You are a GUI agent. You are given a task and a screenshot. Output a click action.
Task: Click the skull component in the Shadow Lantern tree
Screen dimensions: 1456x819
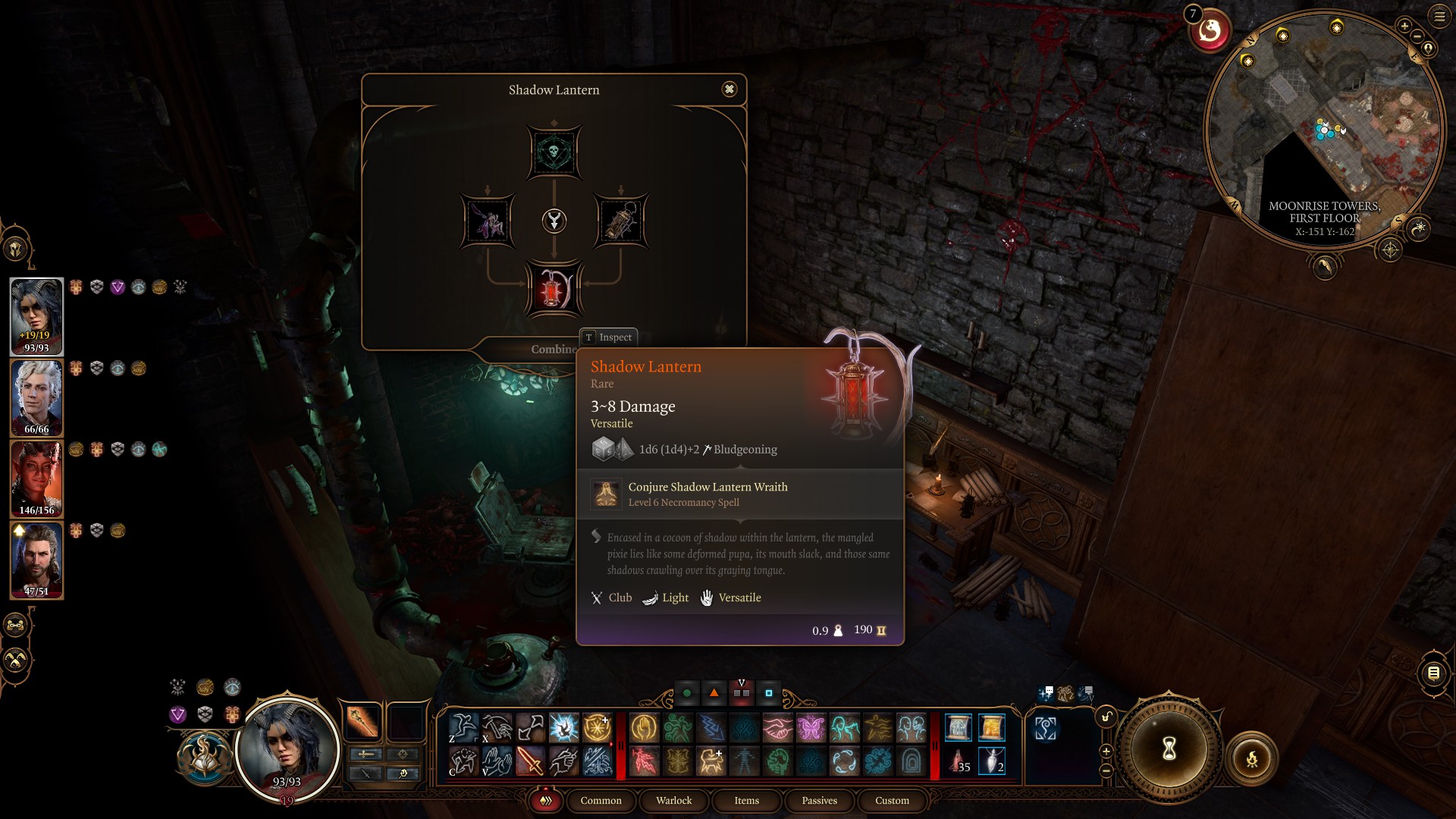point(554,152)
